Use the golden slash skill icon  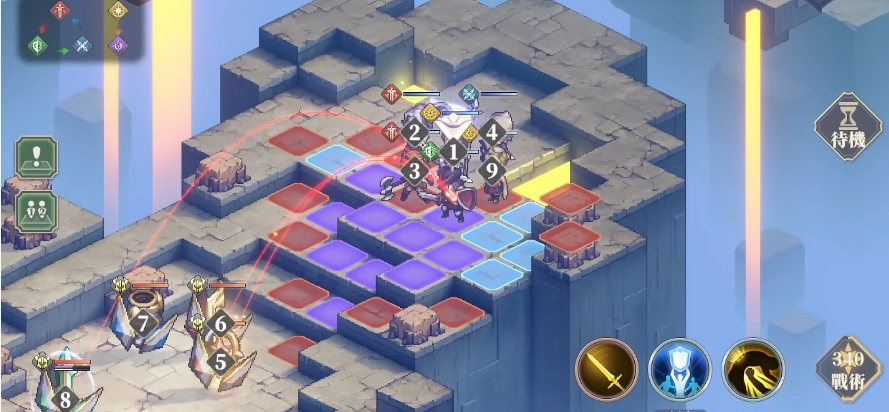pyautogui.click(x=752, y=369)
